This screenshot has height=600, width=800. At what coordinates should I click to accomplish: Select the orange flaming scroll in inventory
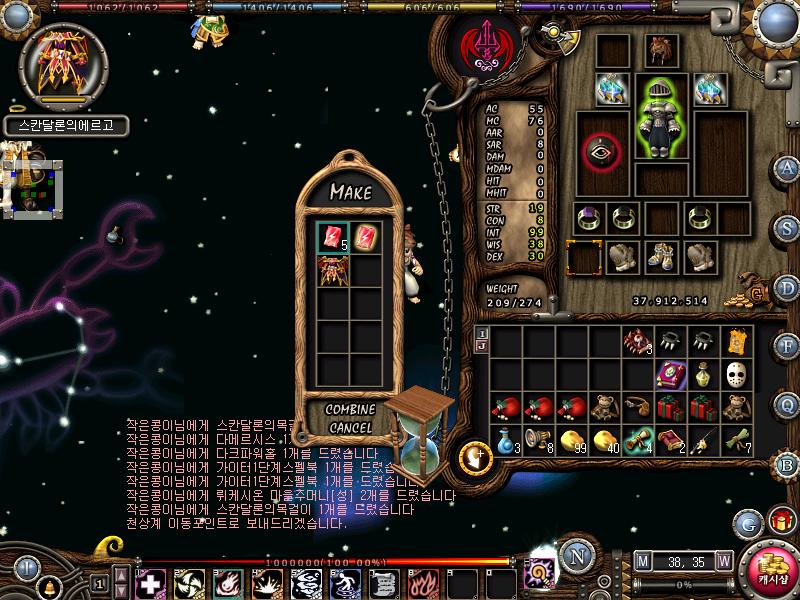[737, 342]
